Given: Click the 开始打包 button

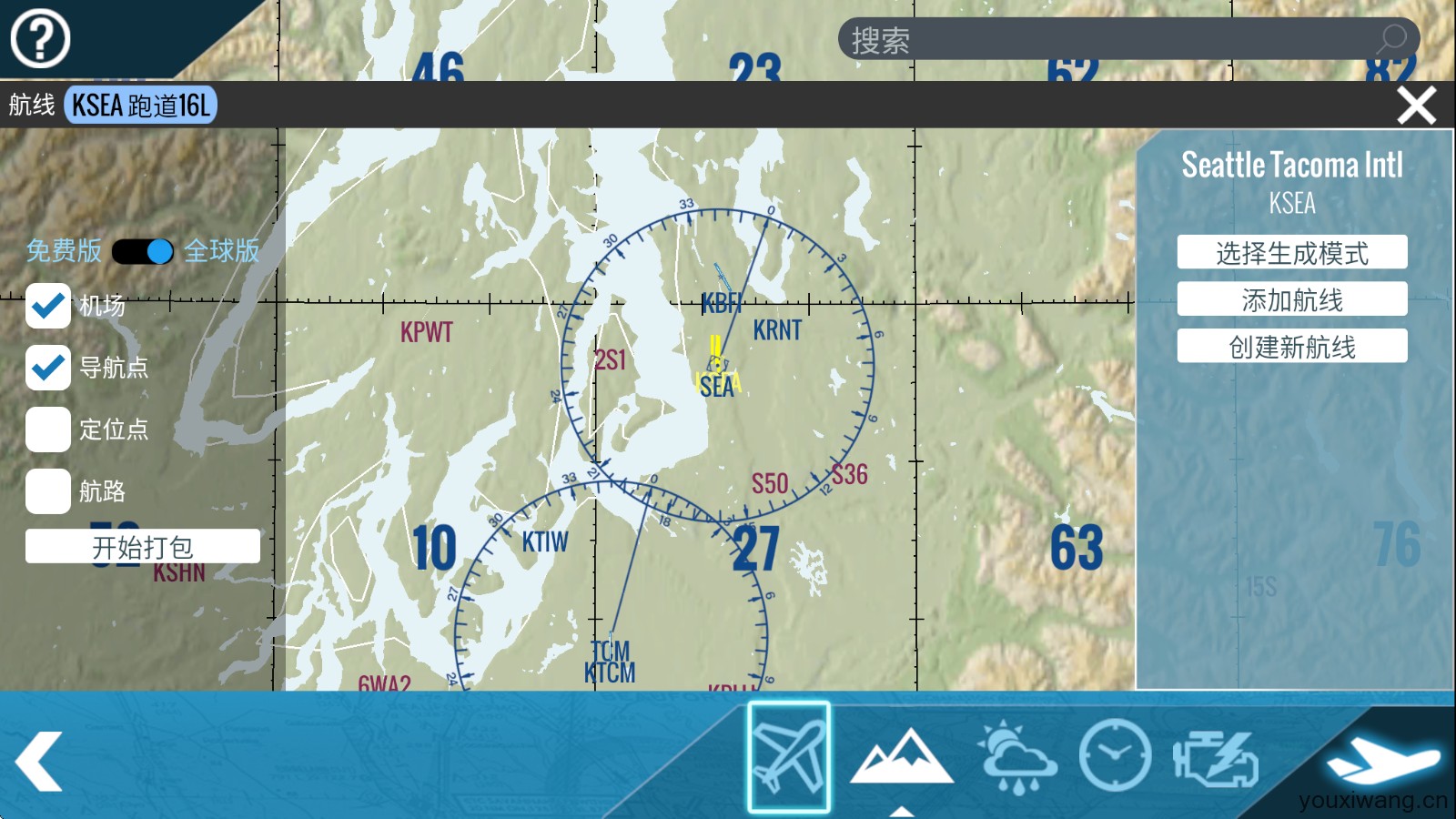Looking at the screenshot, I should pos(143,547).
